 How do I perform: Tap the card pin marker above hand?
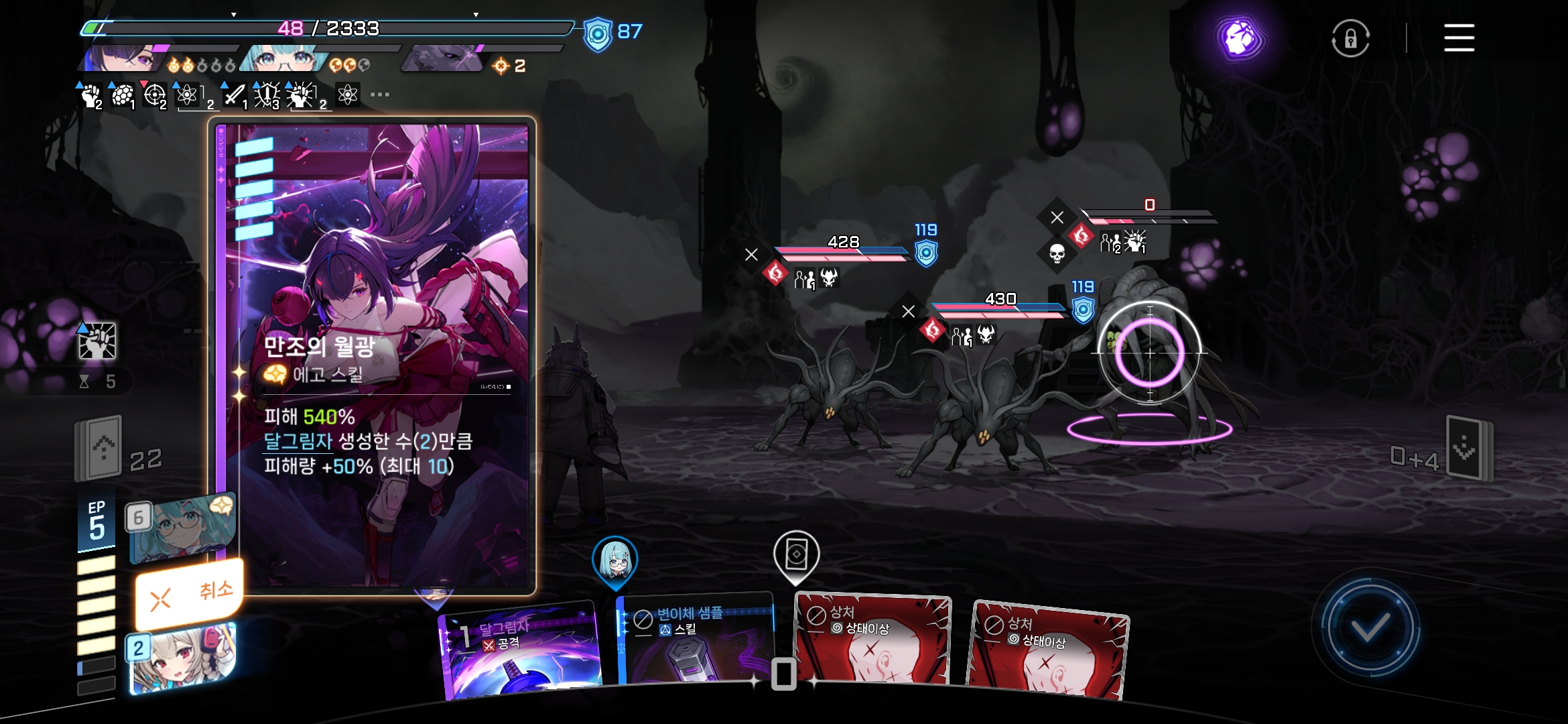pos(796,555)
